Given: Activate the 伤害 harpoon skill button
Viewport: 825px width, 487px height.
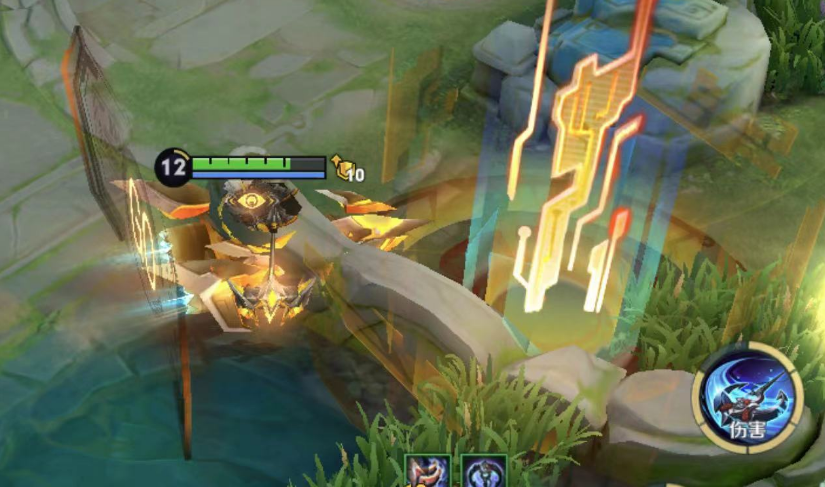Looking at the screenshot, I should (748, 397).
